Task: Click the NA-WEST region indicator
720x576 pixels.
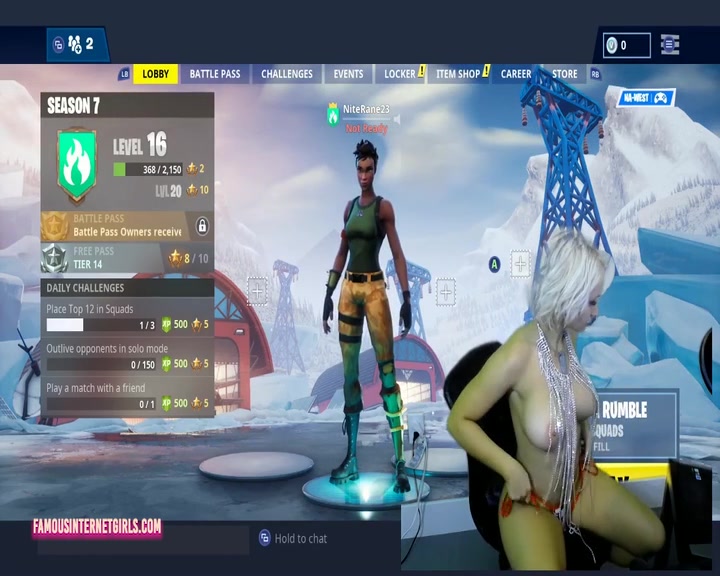Action: 647,98
